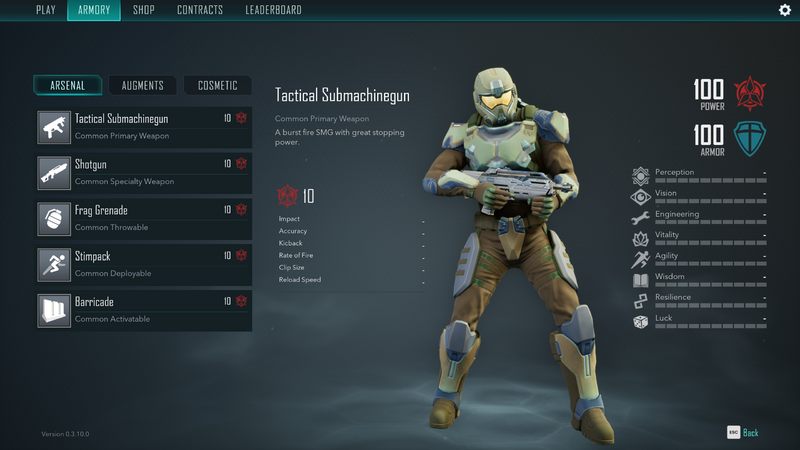The width and height of the screenshot is (800, 450).
Task: Open the Contracts tab
Action: click(x=200, y=11)
